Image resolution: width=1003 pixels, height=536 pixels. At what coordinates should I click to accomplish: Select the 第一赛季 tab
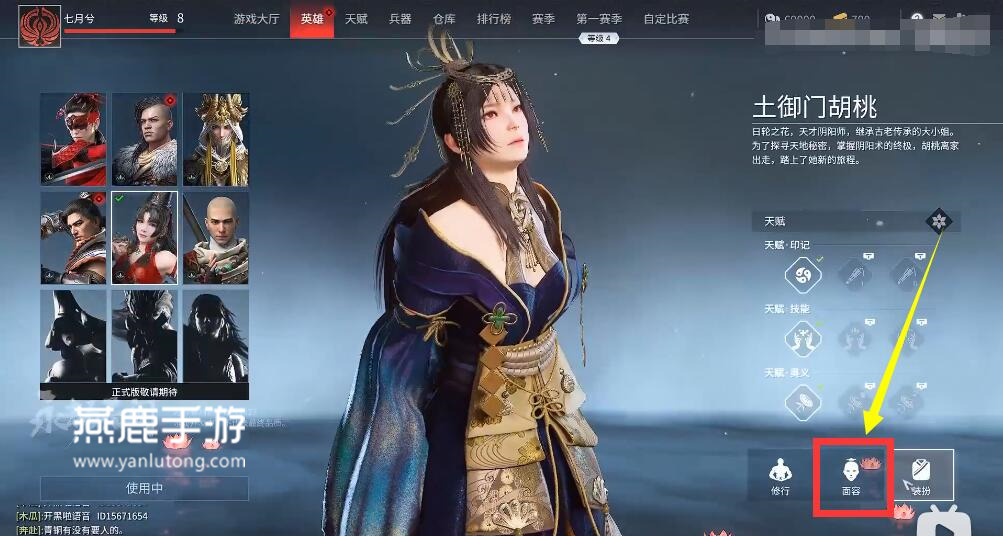[599, 19]
